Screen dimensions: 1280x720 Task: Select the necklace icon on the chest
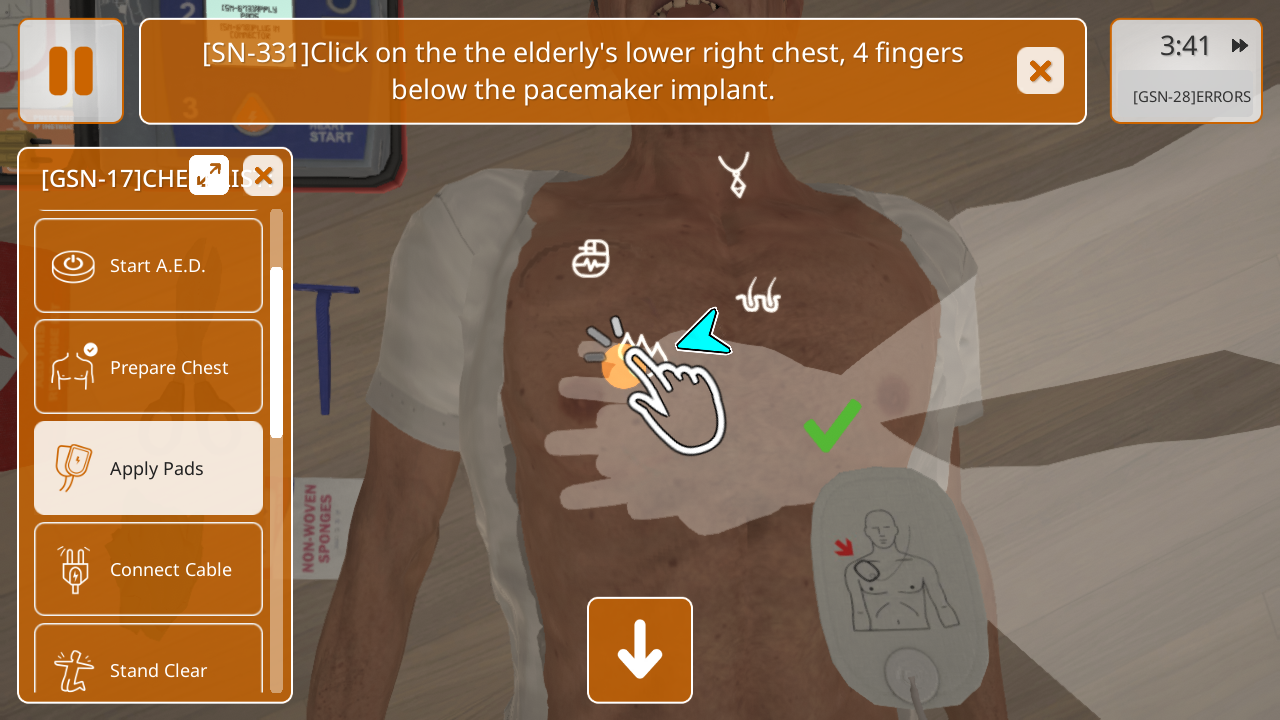[735, 174]
